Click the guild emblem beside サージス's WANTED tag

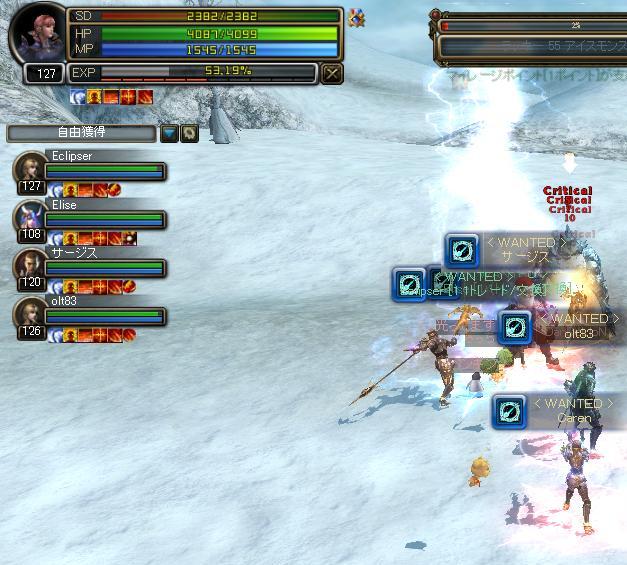point(461,250)
